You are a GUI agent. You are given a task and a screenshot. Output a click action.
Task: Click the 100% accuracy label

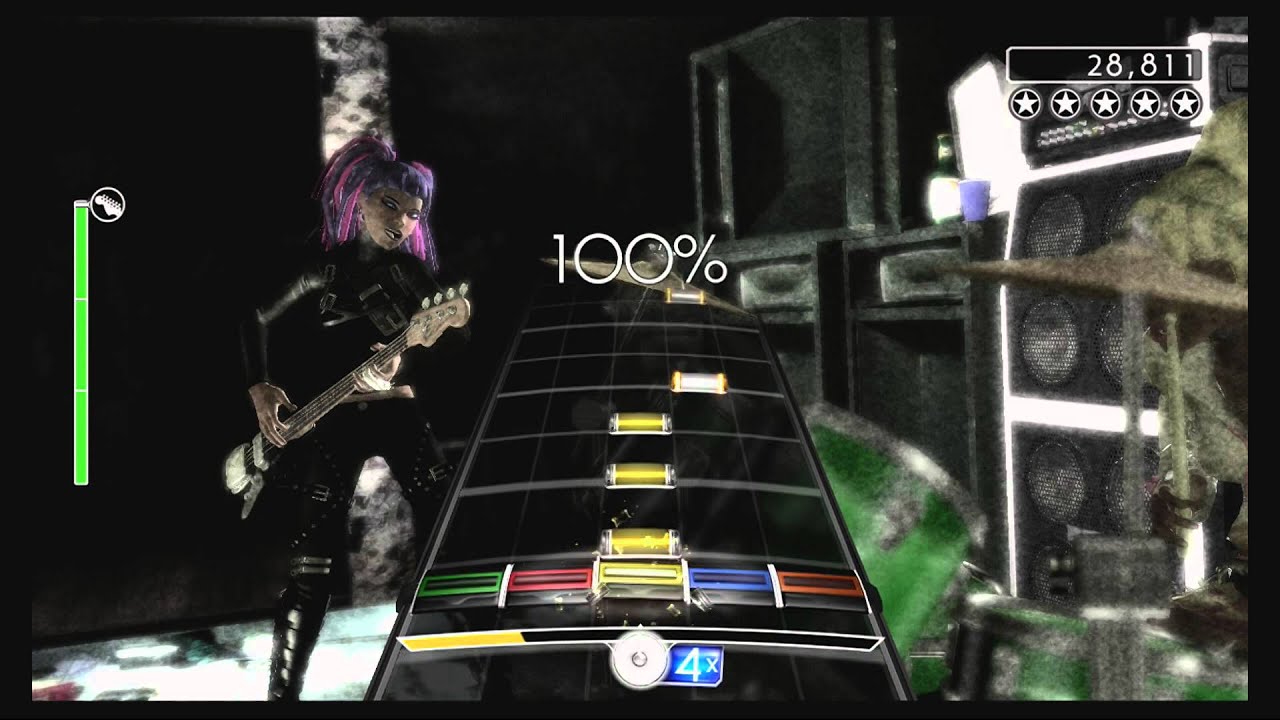click(640, 258)
